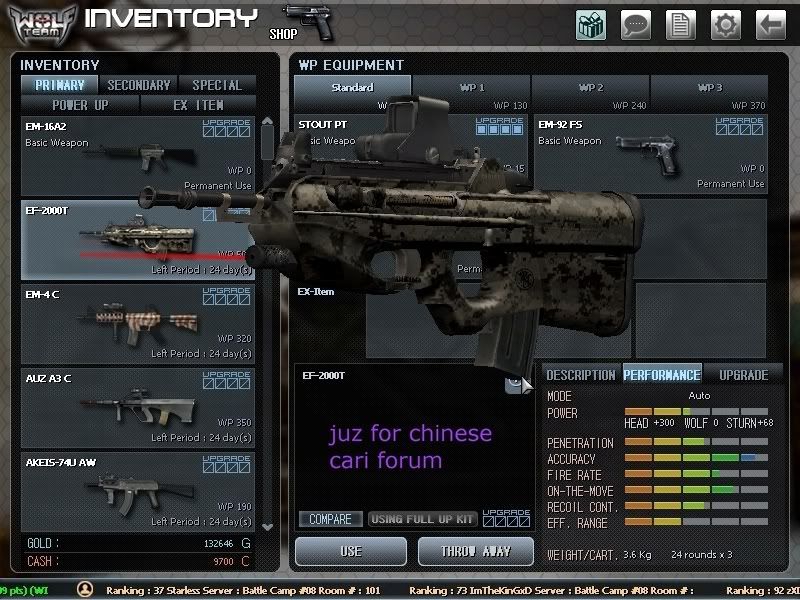The height and width of the screenshot is (600, 800).
Task: Pick the AKEIS-74U AW weapon row
Action: click(x=138, y=490)
